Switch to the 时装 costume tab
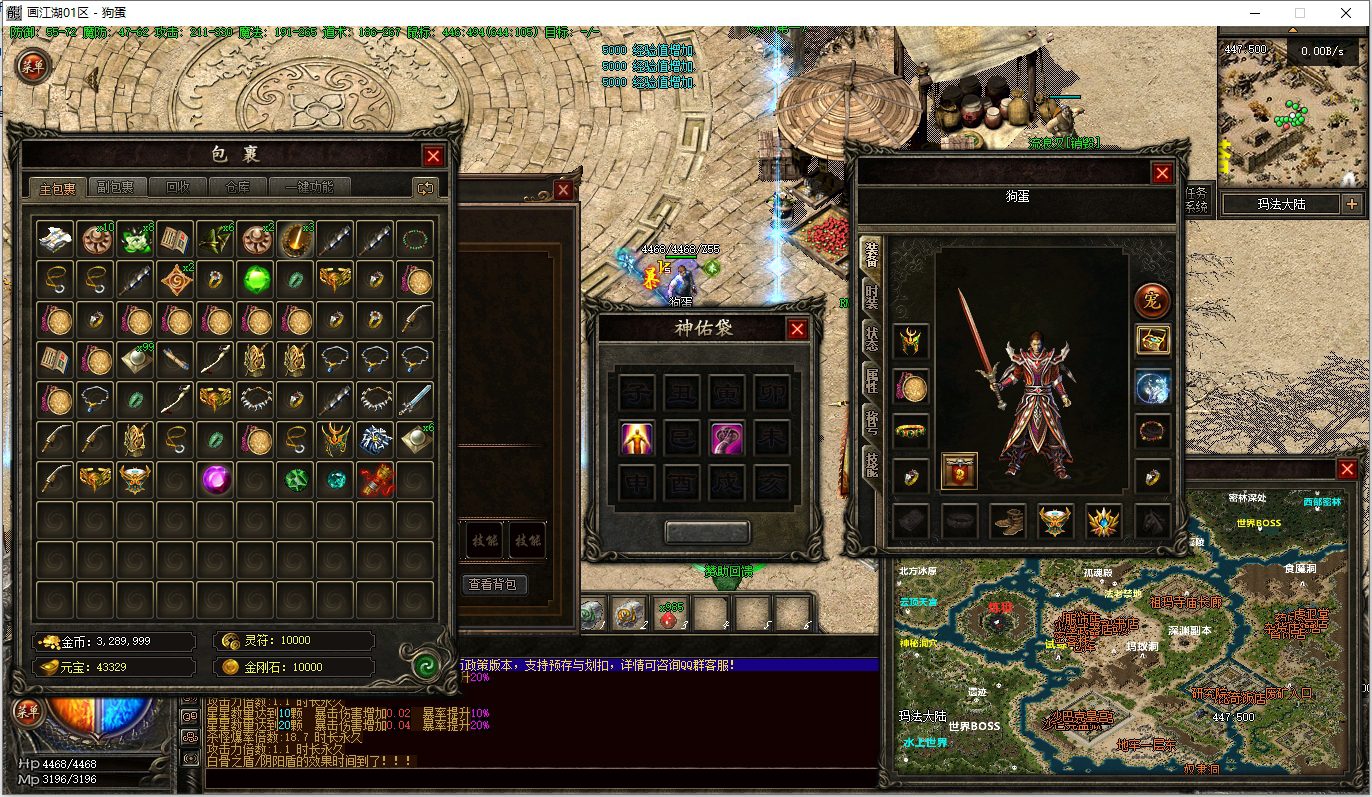Screen dimensions: 1372x797 click(871, 299)
